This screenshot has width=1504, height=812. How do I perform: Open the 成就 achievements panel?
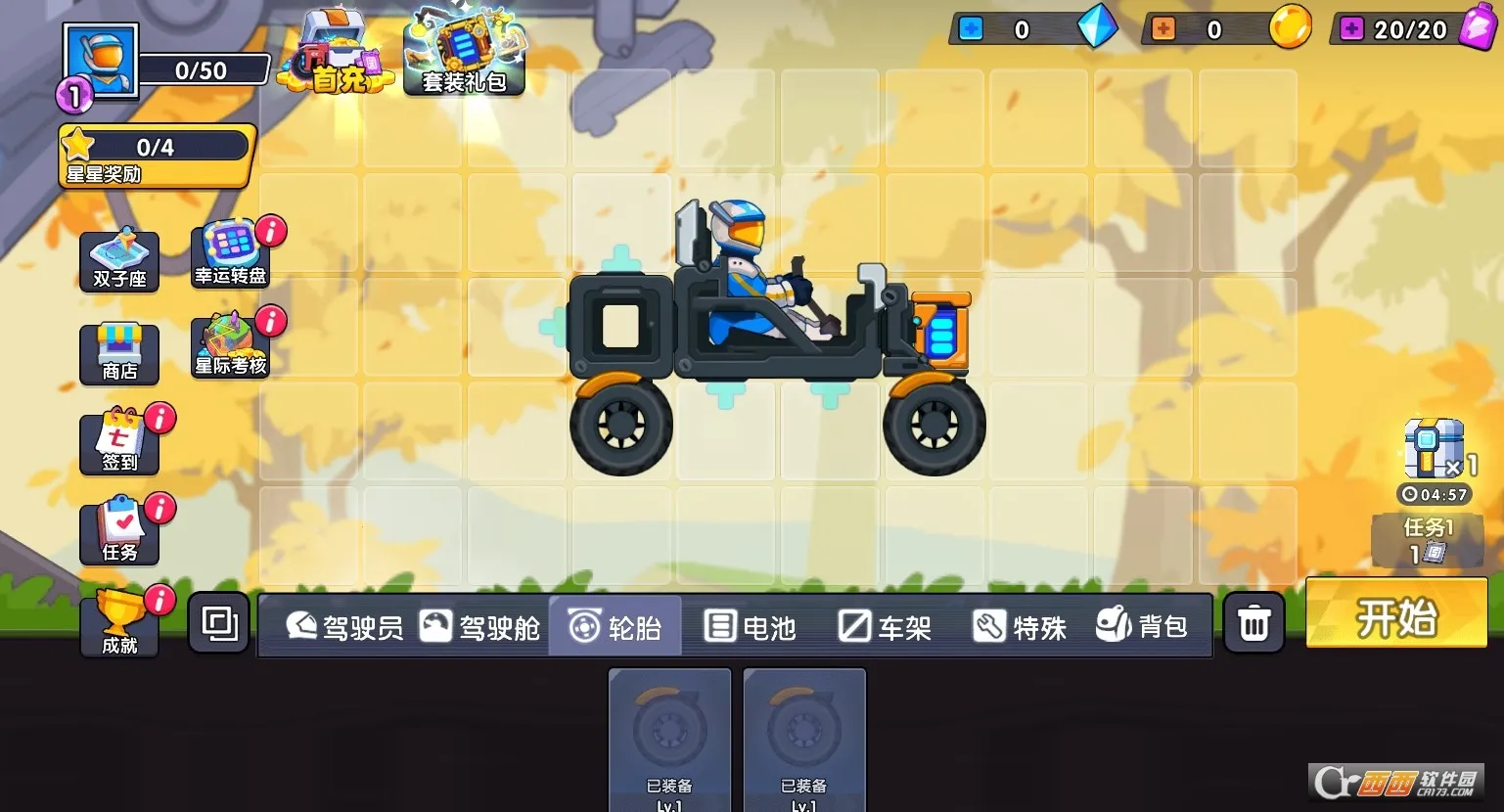tap(117, 621)
